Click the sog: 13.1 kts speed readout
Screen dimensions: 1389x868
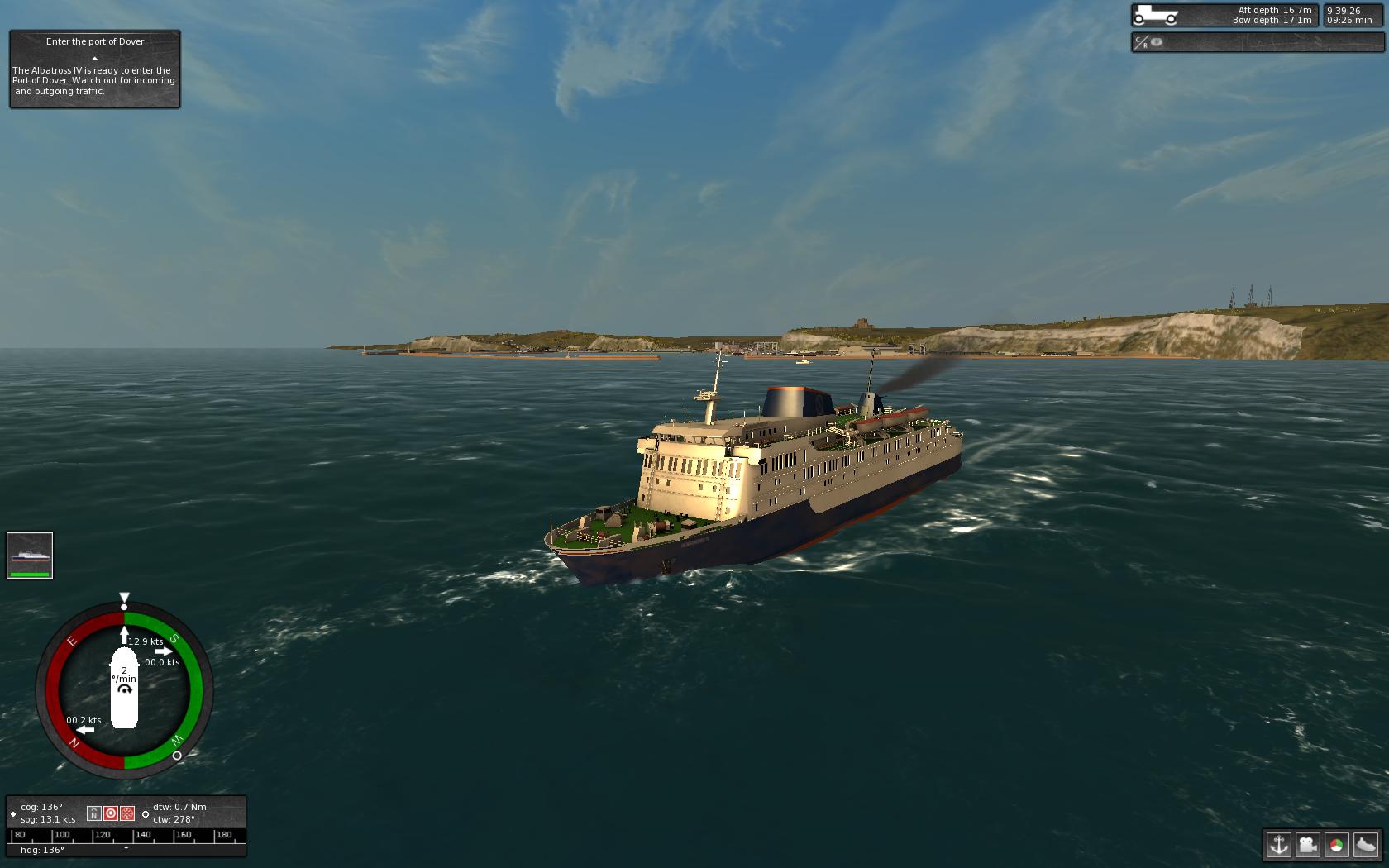[47, 819]
